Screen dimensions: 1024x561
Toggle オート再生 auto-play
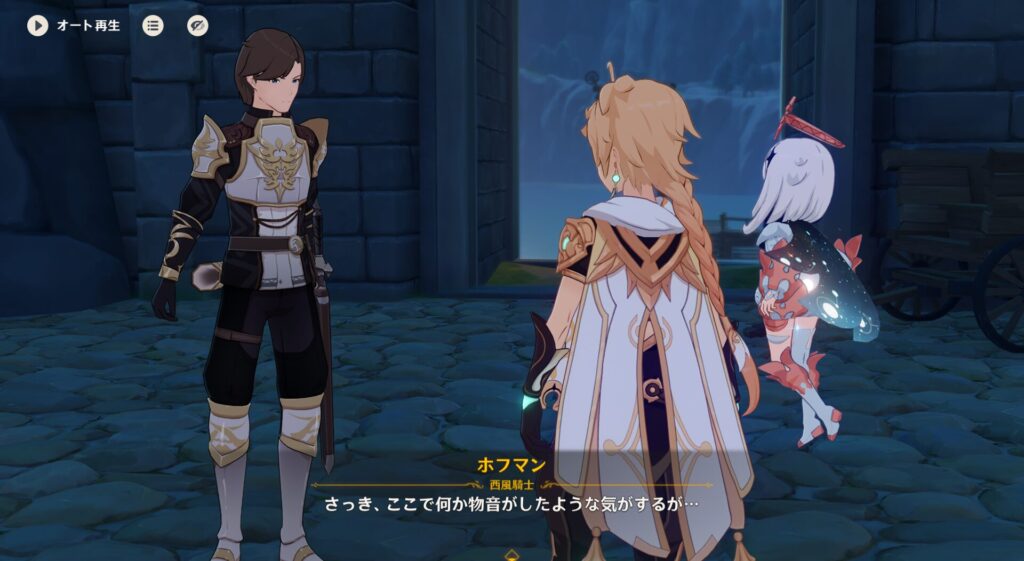coord(38,25)
